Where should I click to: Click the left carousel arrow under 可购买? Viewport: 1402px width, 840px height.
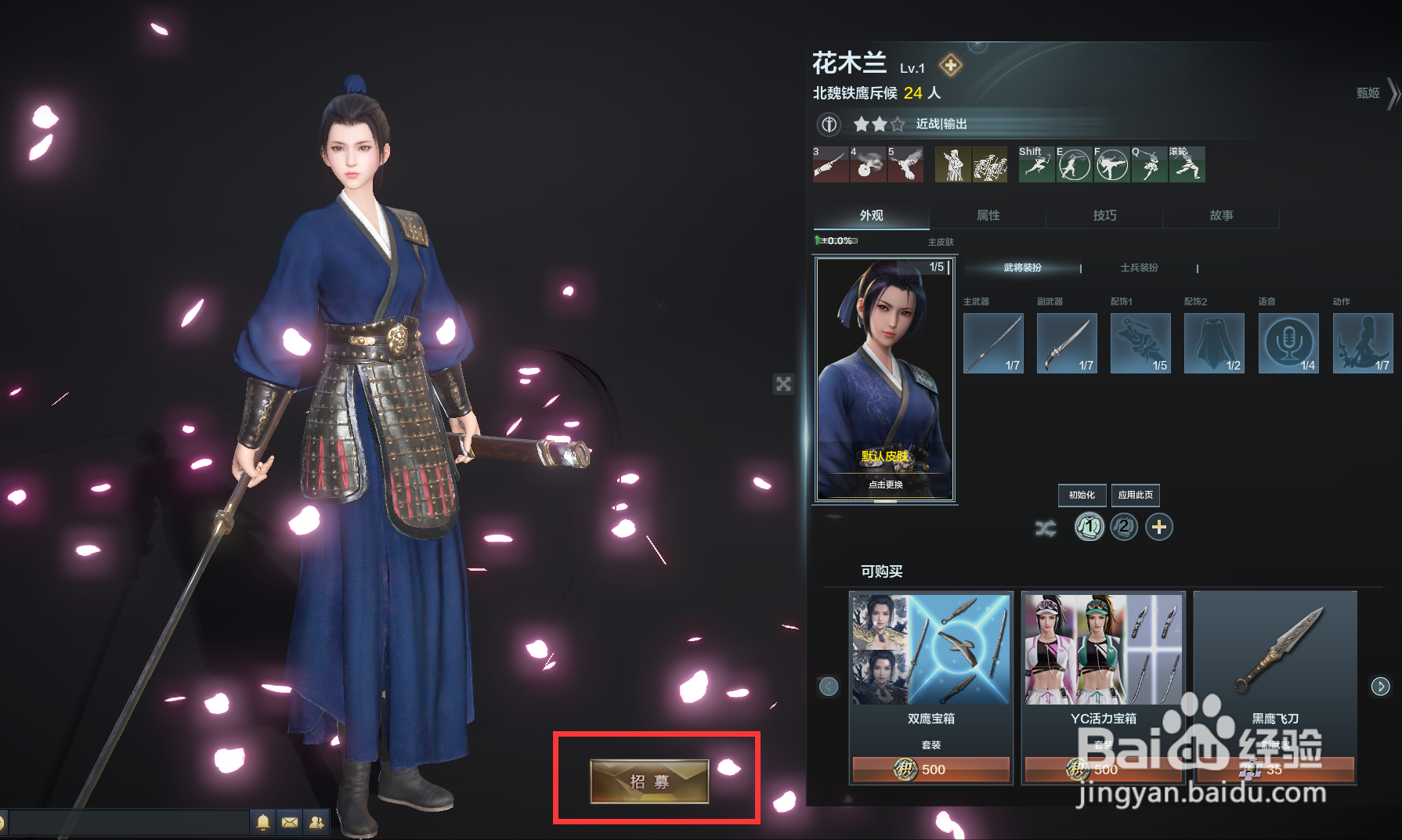tap(828, 687)
